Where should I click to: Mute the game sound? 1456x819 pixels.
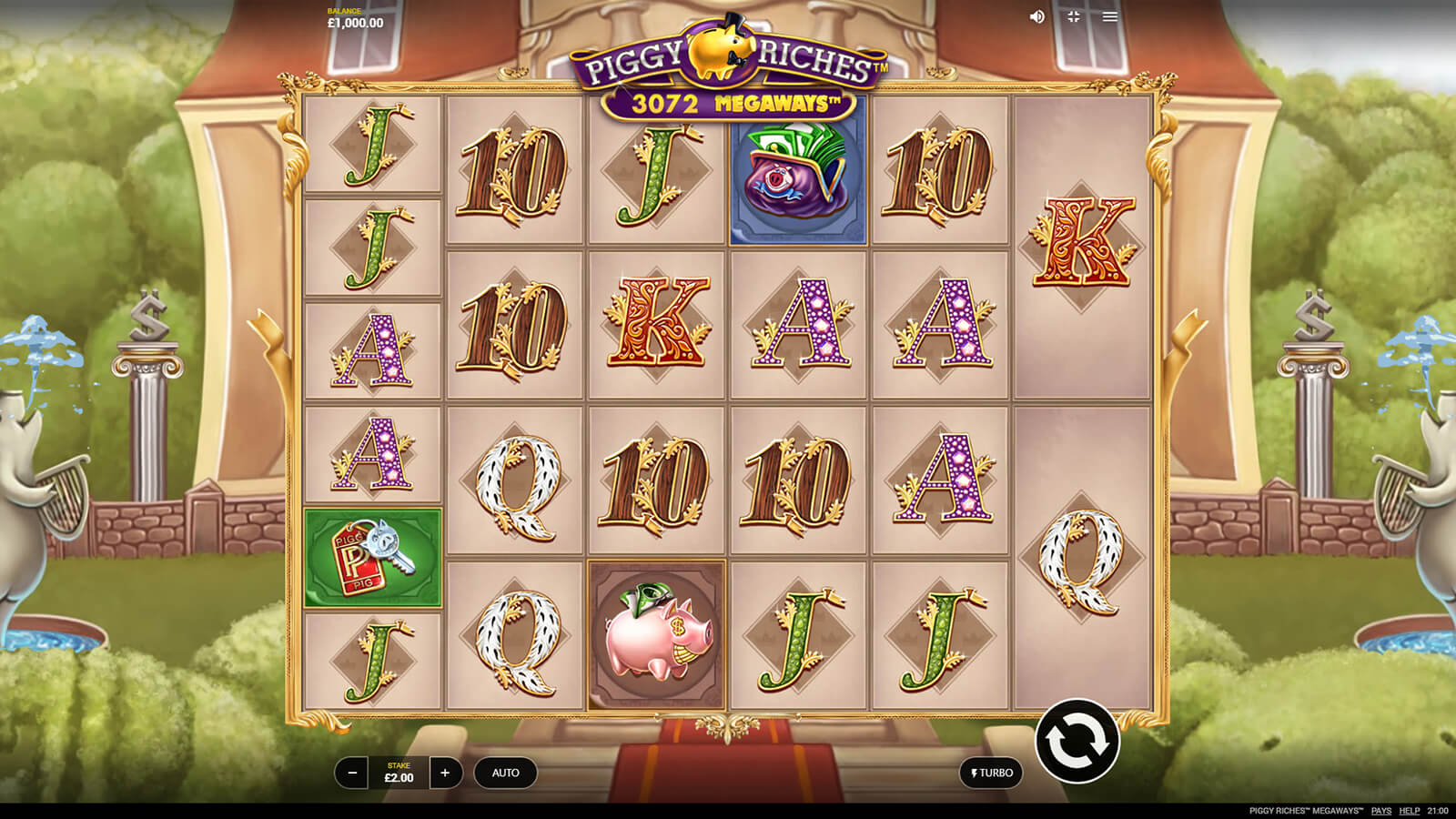pyautogui.click(x=1036, y=16)
